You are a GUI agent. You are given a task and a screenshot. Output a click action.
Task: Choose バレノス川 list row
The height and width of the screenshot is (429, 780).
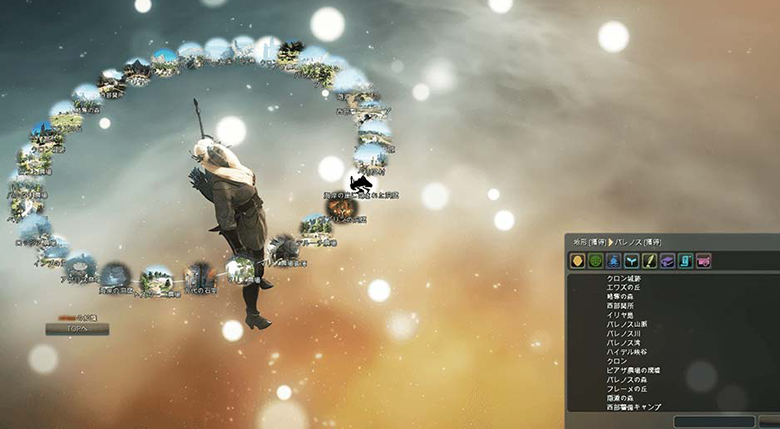click(622, 333)
